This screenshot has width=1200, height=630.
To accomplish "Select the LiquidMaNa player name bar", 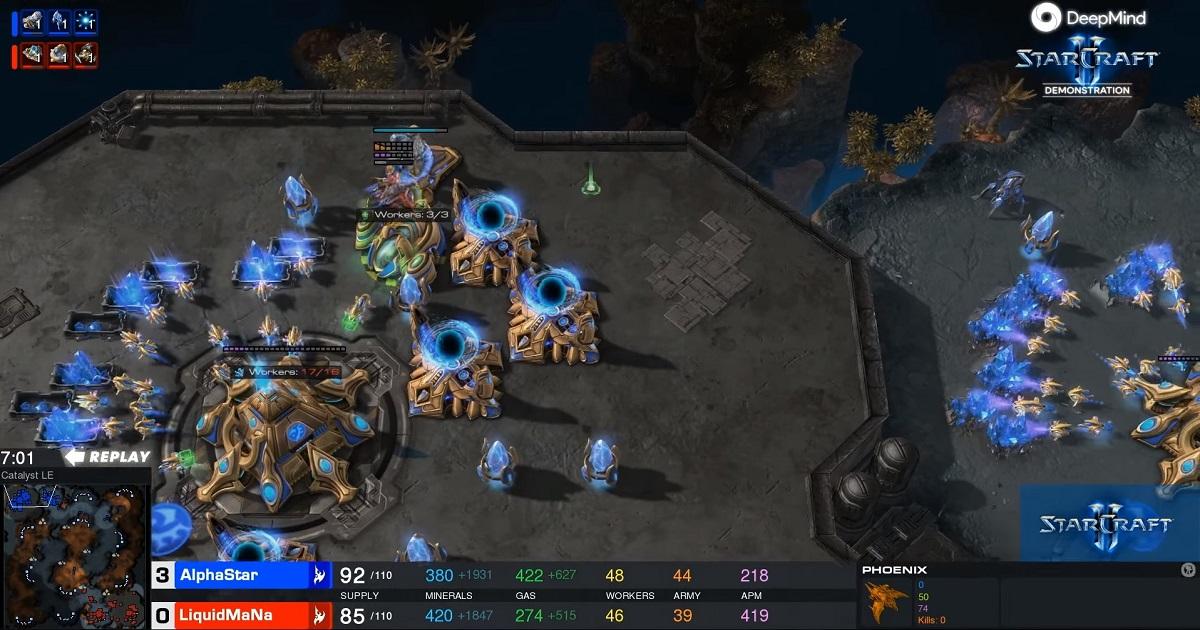I will [240, 615].
